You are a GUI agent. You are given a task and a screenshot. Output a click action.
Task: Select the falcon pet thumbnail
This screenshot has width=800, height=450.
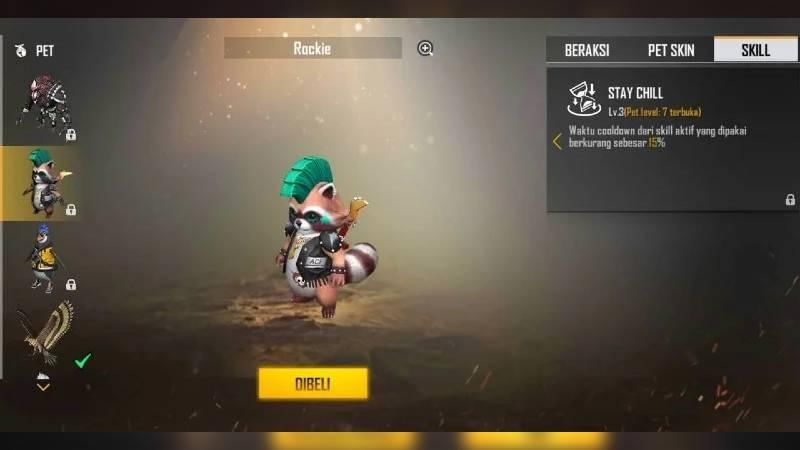[46, 332]
